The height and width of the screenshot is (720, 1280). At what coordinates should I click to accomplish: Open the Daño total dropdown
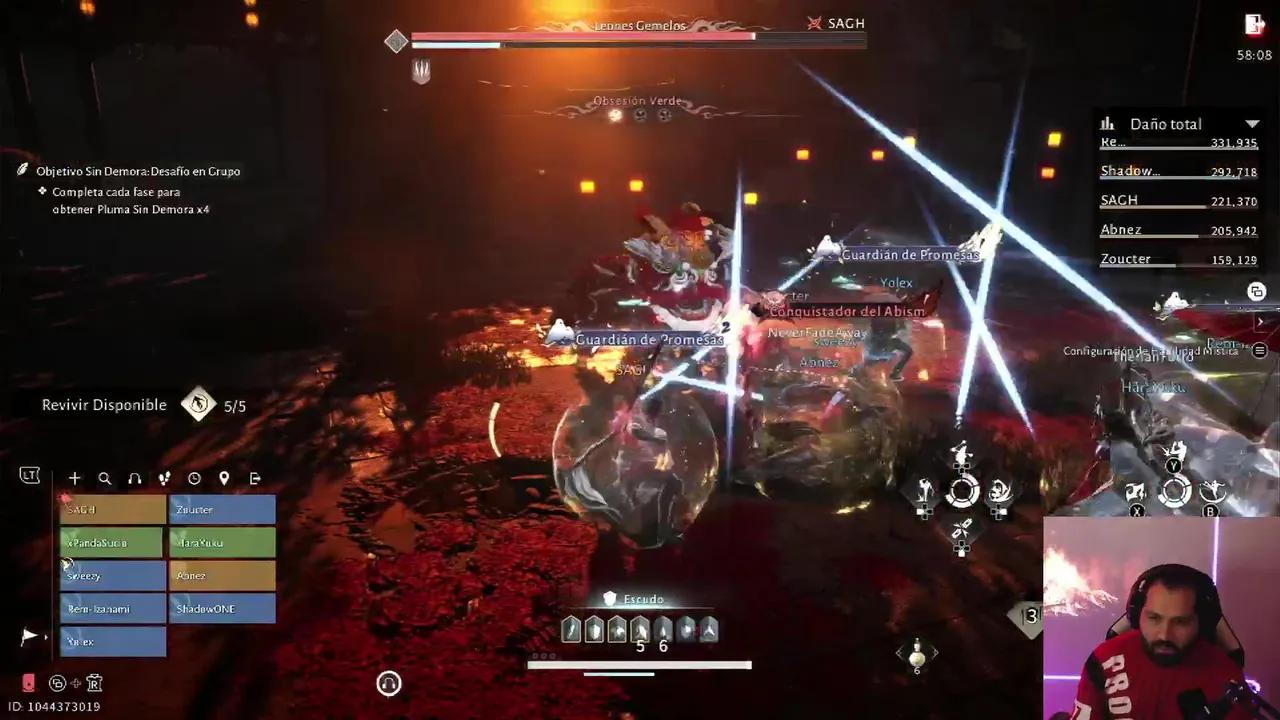tap(1252, 124)
